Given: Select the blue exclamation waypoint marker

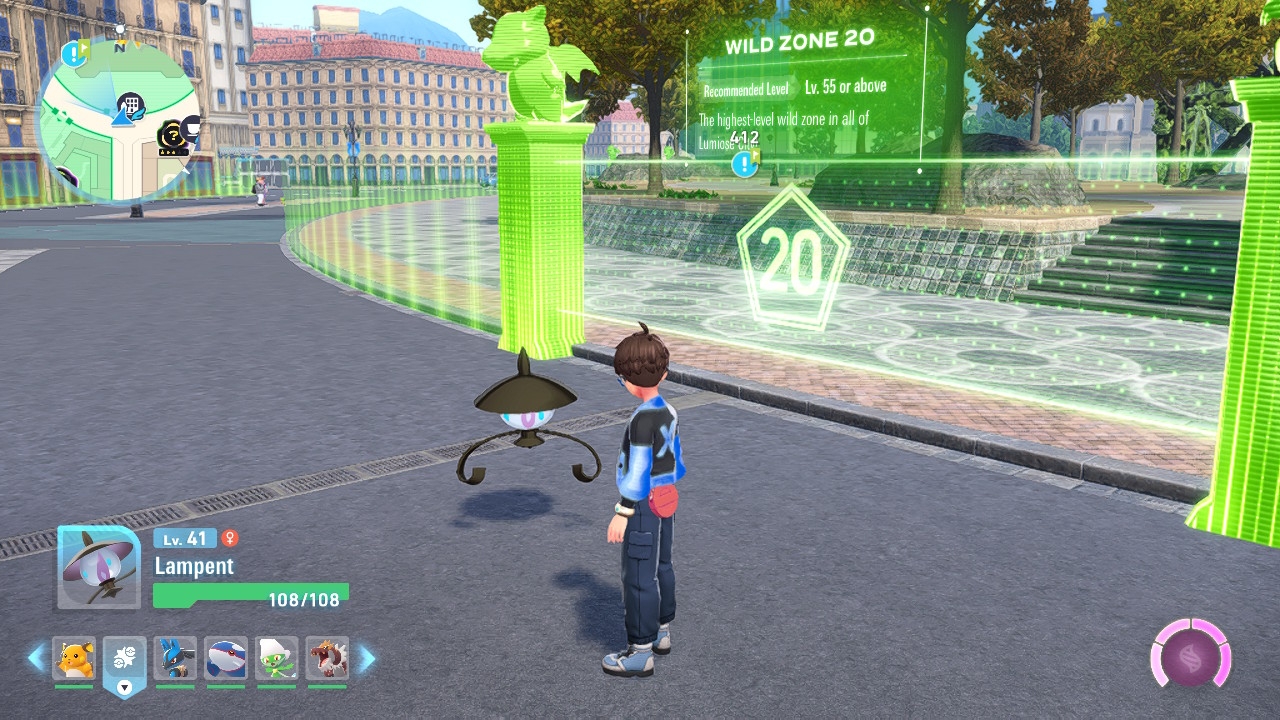Looking at the screenshot, I should click(x=744, y=164).
